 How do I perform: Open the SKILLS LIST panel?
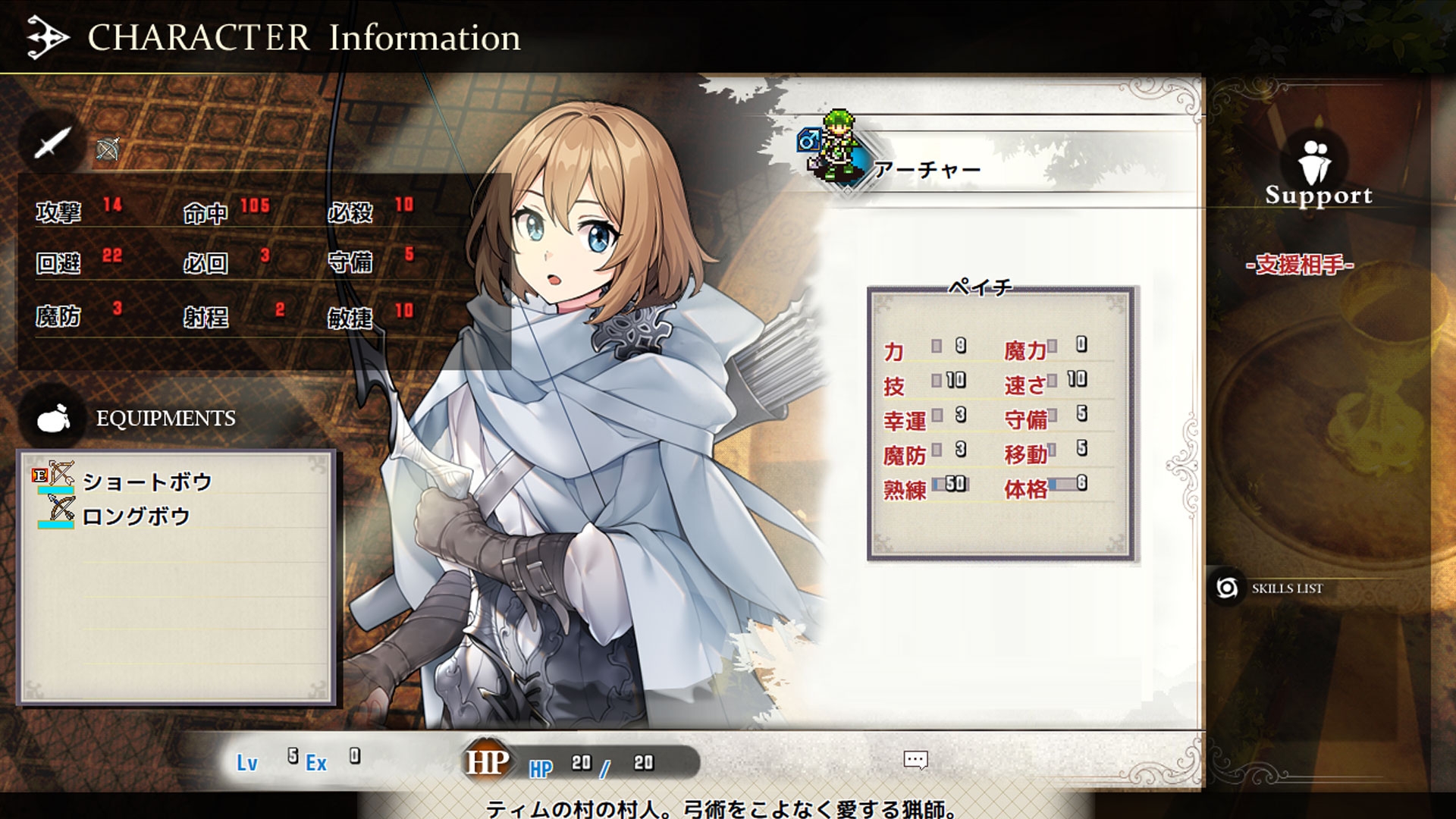tap(1286, 588)
